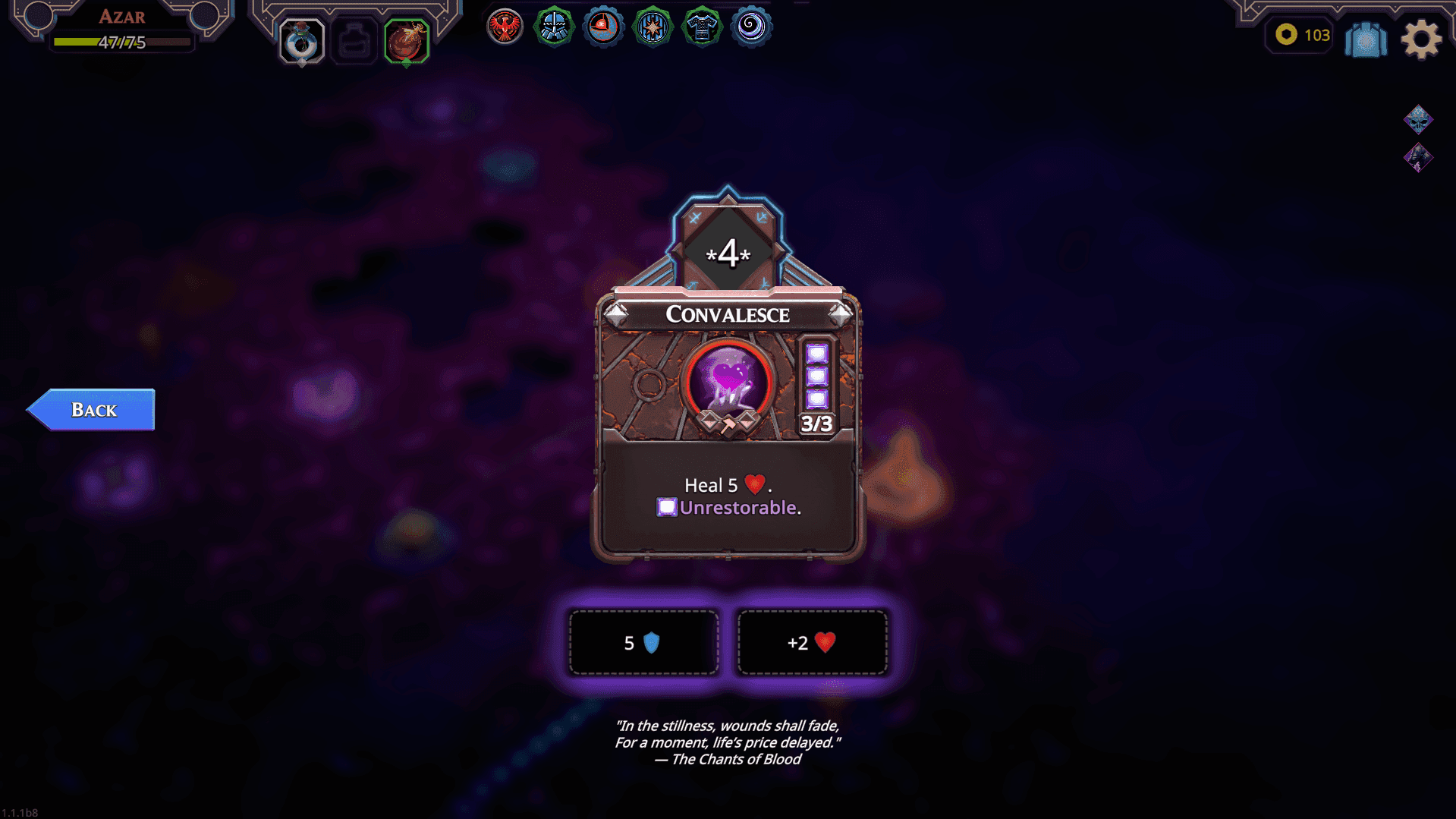Select the healing potion flask icon

click(301, 41)
